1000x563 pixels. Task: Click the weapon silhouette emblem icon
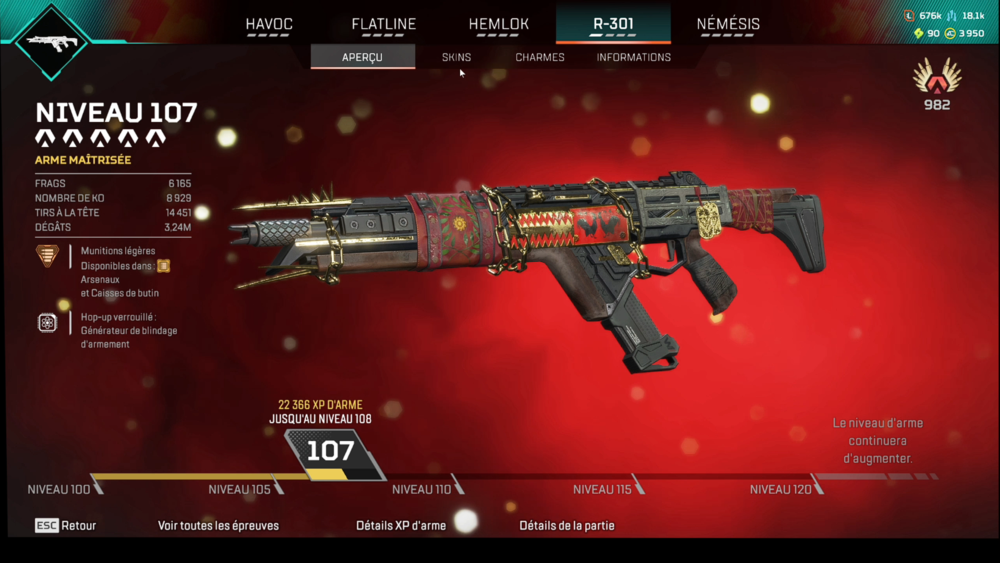pyautogui.click(x=50, y=41)
